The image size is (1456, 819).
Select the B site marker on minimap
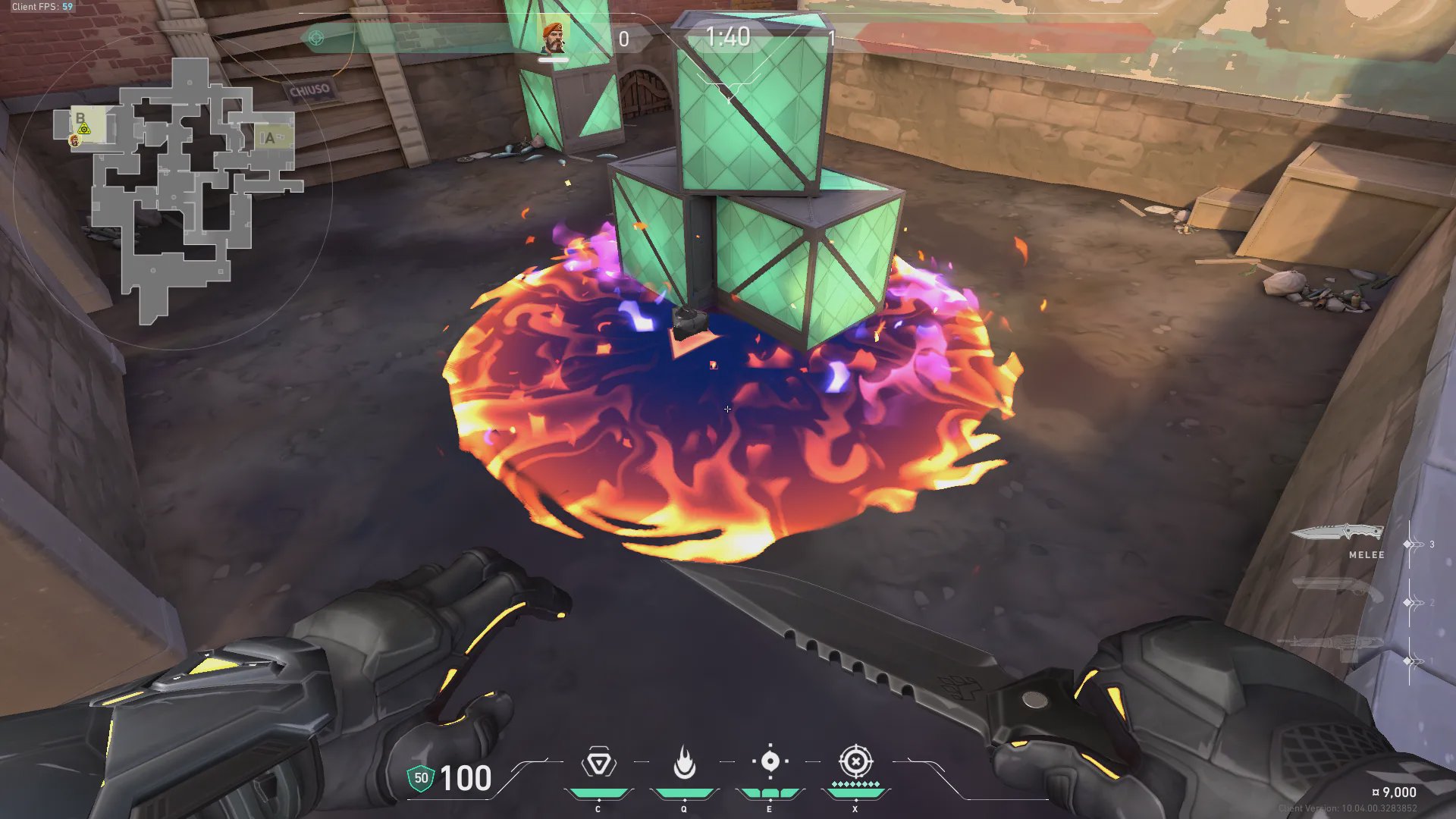point(80,119)
